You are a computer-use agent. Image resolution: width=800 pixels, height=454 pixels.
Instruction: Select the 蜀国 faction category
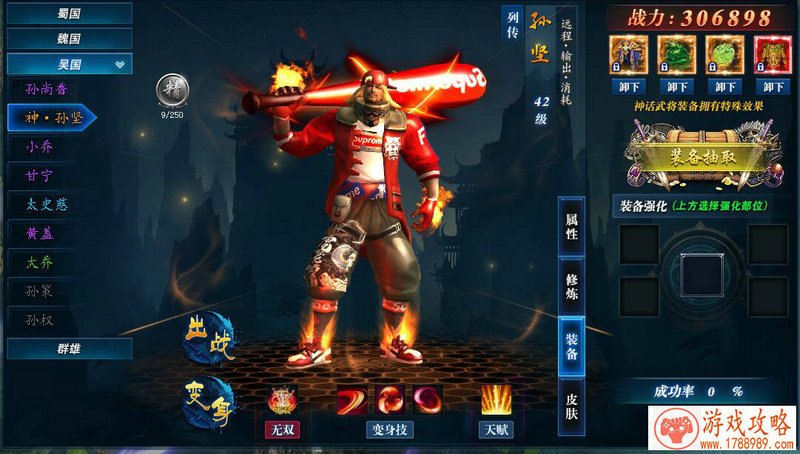click(x=68, y=13)
